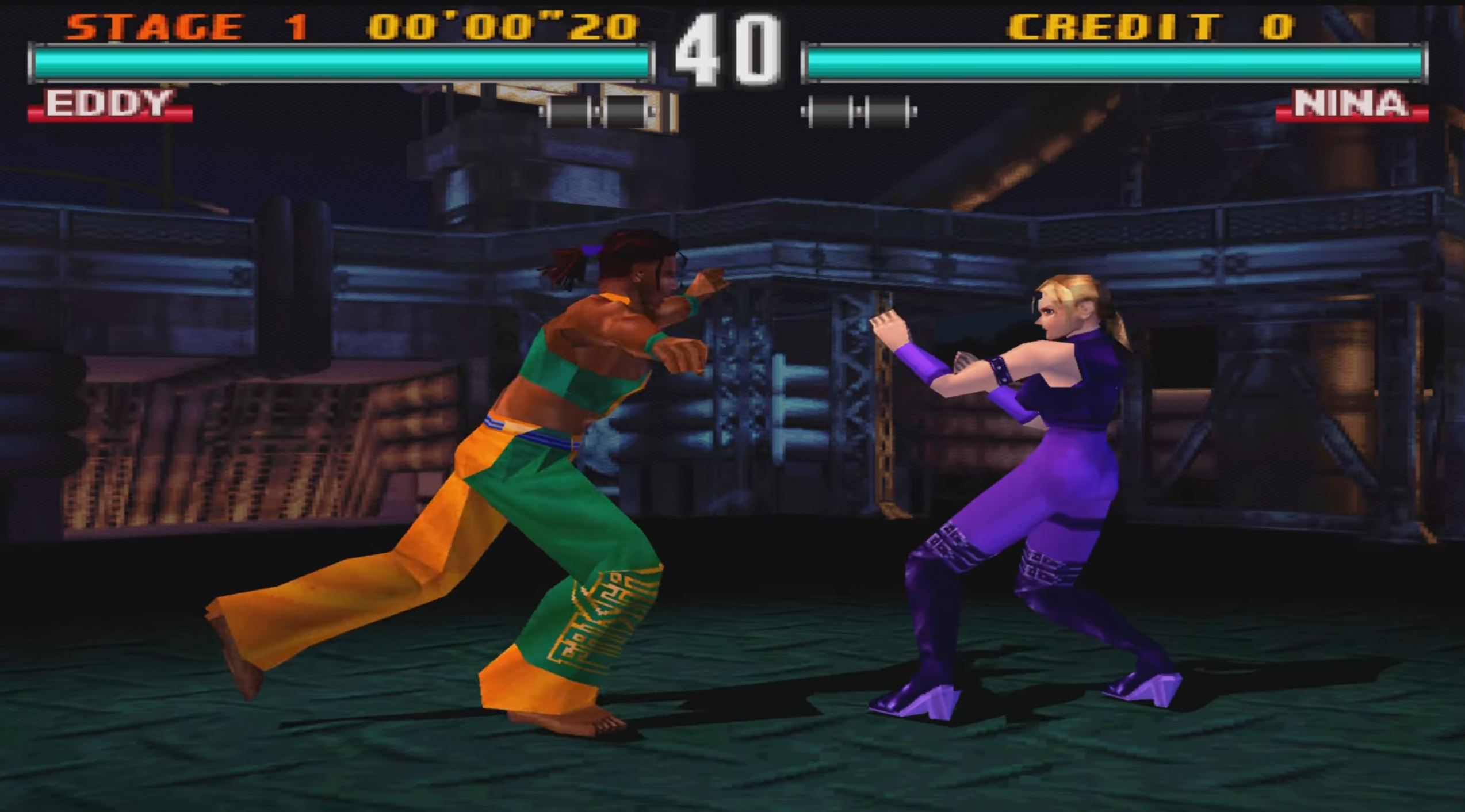Click Nina's round win indicator capsules

[857, 109]
